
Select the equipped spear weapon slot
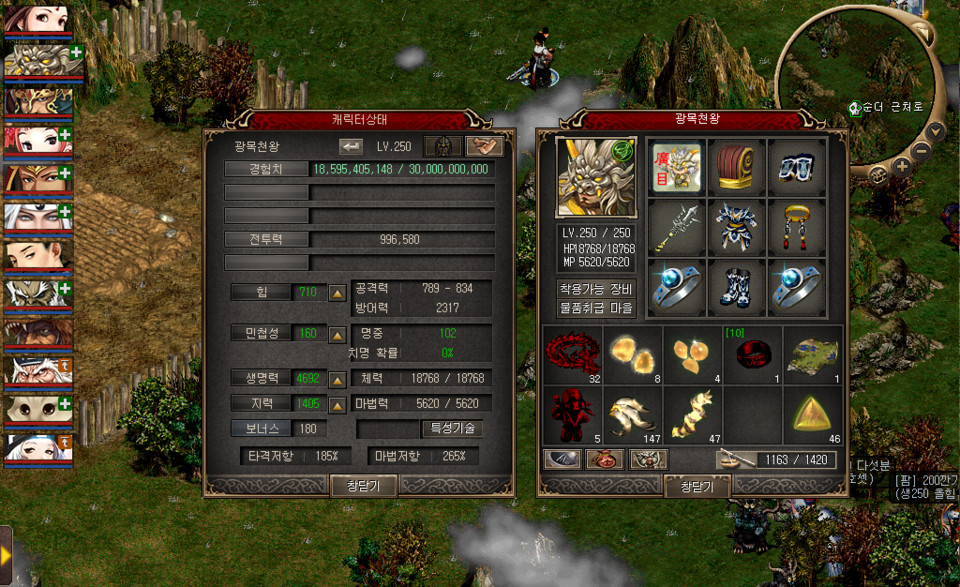[676, 228]
